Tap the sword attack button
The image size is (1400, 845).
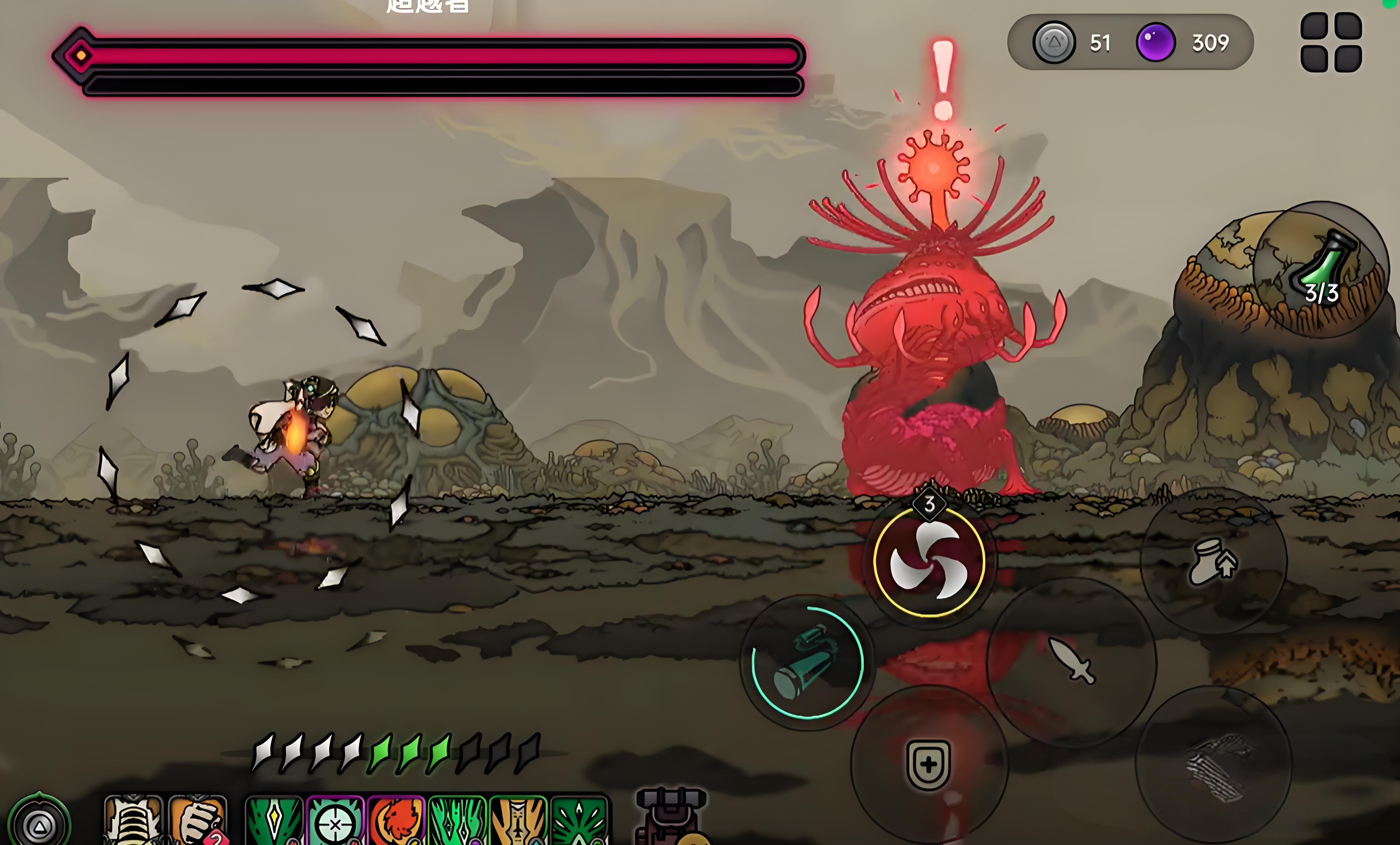1072,661
